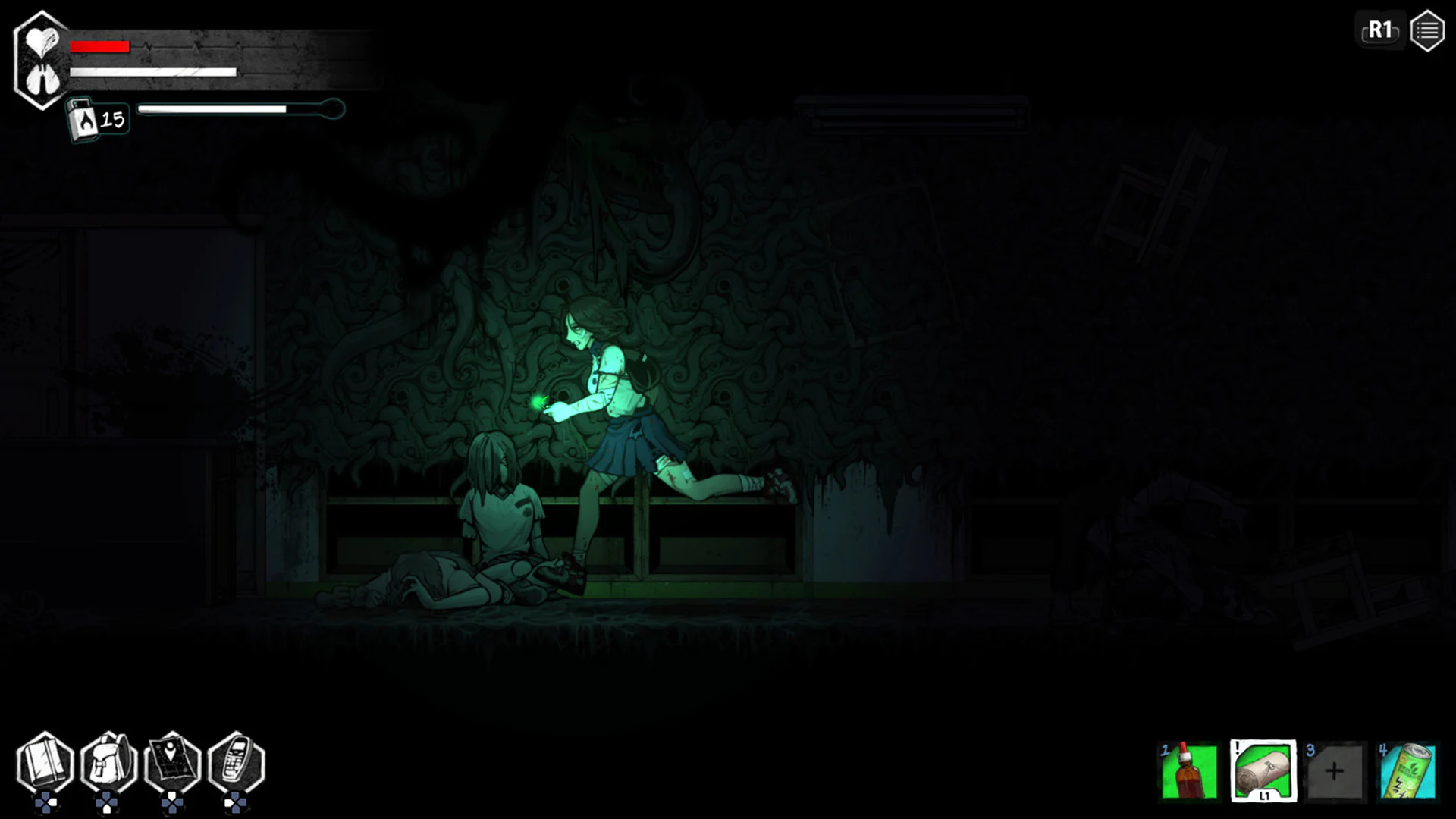This screenshot has height=819, width=1456.
Task: Open the quest log icon beside R1
Action: click(1426, 30)
